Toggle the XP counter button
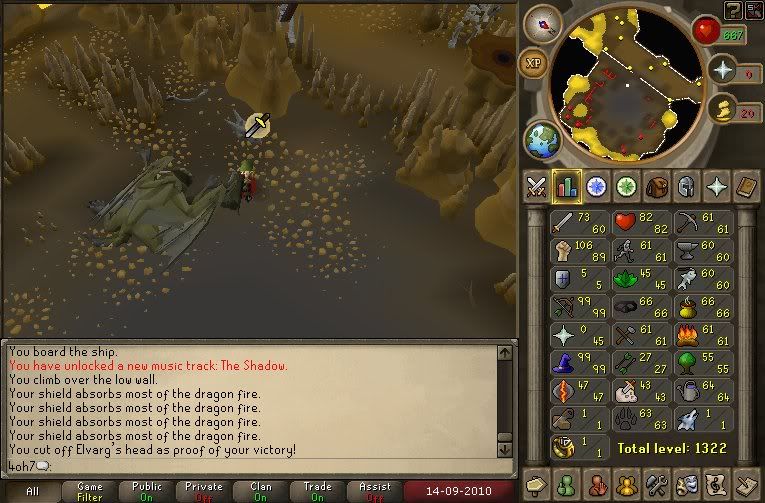The height and width of the screenshot is (503, 765). (535, 65)
